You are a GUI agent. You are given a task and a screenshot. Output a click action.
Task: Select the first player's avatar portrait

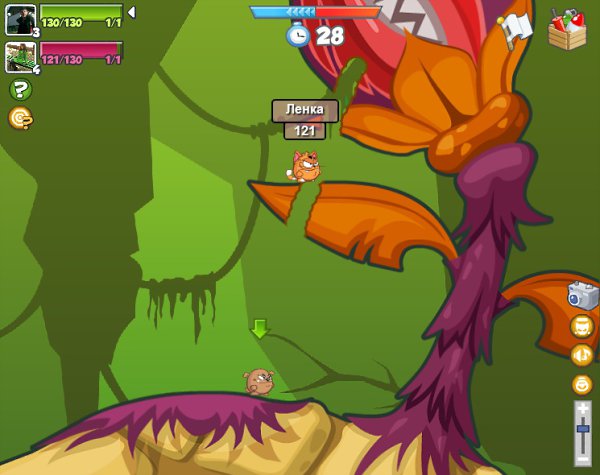[20, 19]
